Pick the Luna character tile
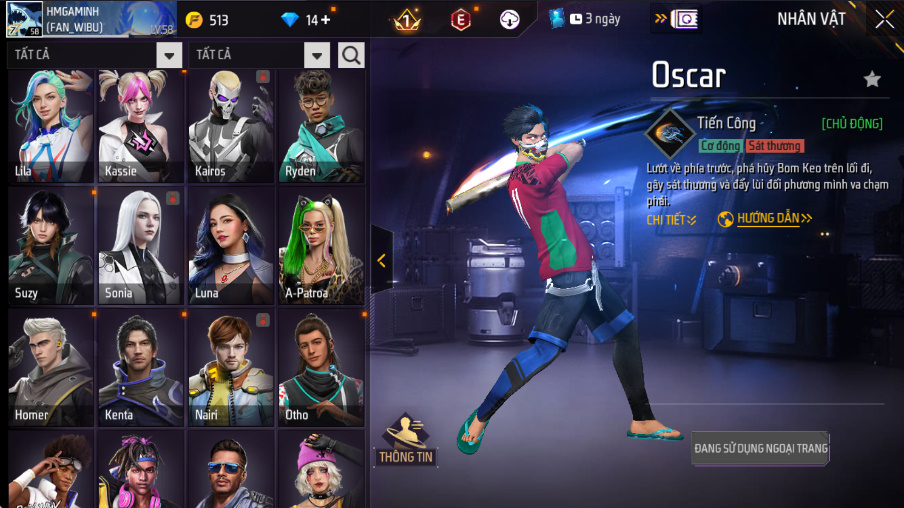The height and width of the screenshot is (508, 904). click(x=231, y=246)
